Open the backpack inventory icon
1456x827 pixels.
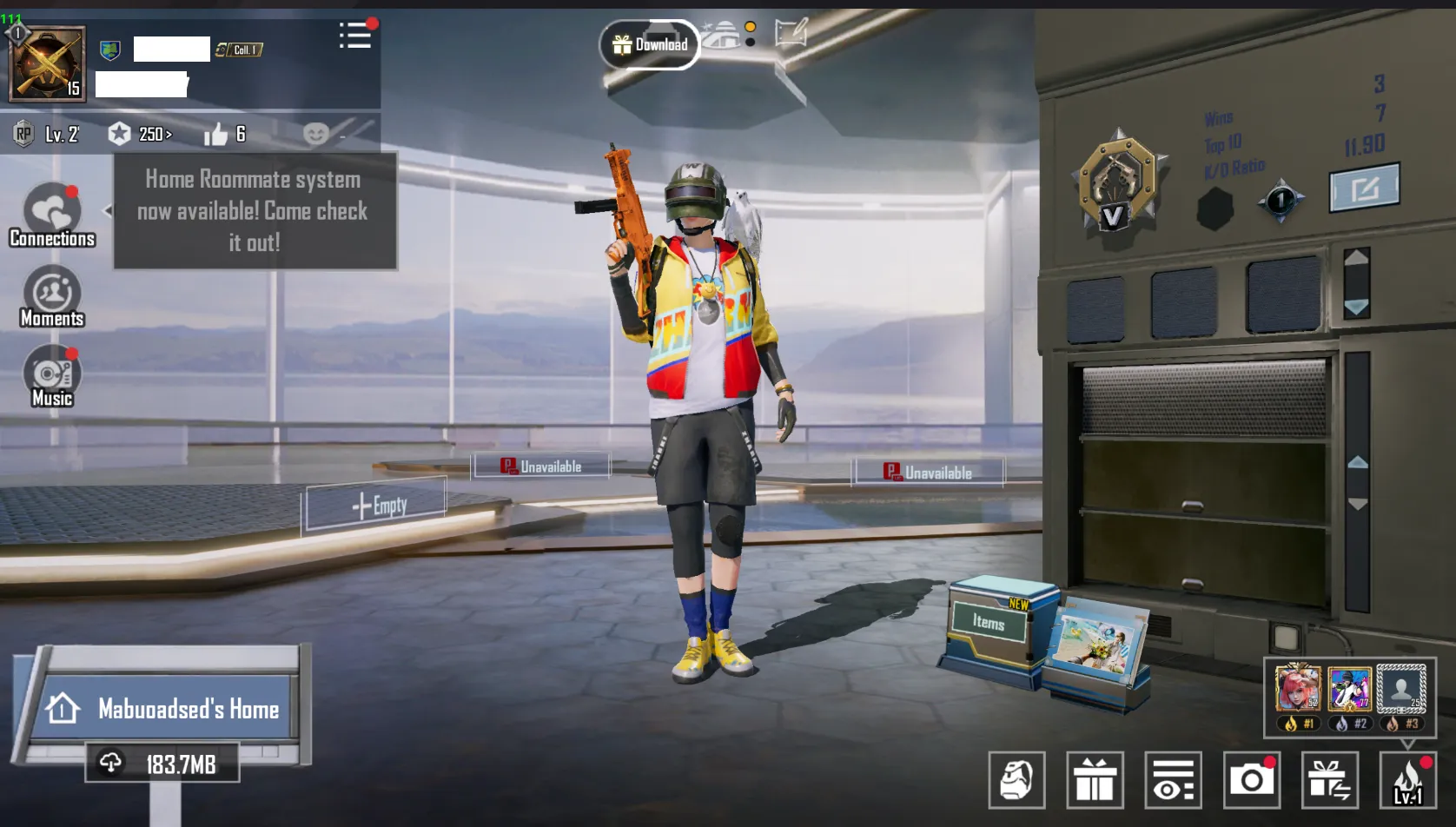click(x=1017, y=780)
